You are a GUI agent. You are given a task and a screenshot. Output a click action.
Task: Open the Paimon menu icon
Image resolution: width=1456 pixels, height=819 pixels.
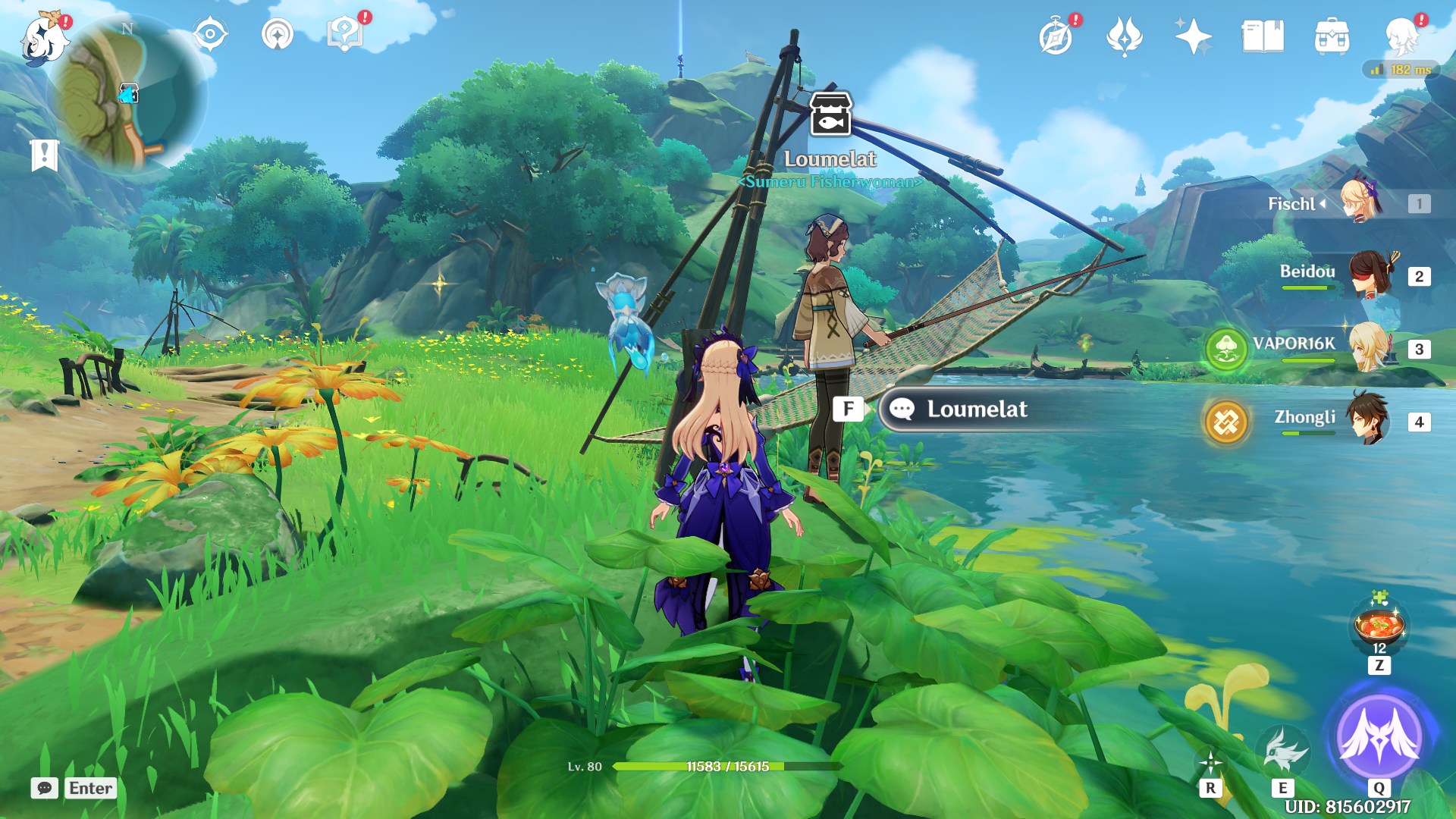tap(44, 39)
